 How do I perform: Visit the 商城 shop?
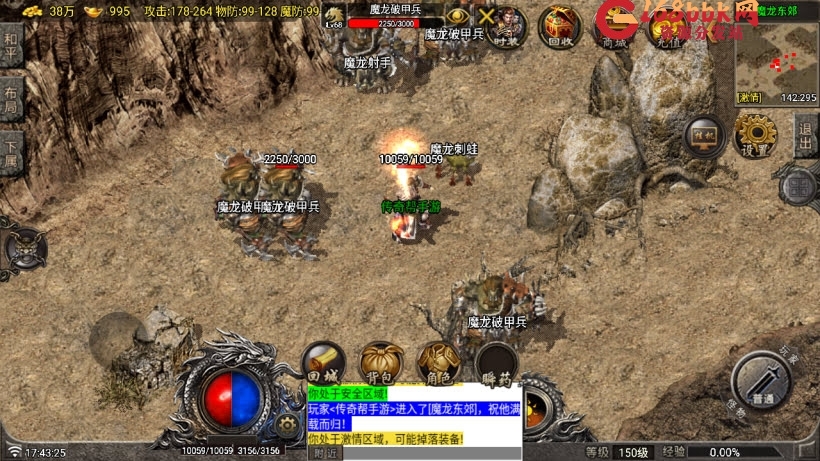pos(610,26)
